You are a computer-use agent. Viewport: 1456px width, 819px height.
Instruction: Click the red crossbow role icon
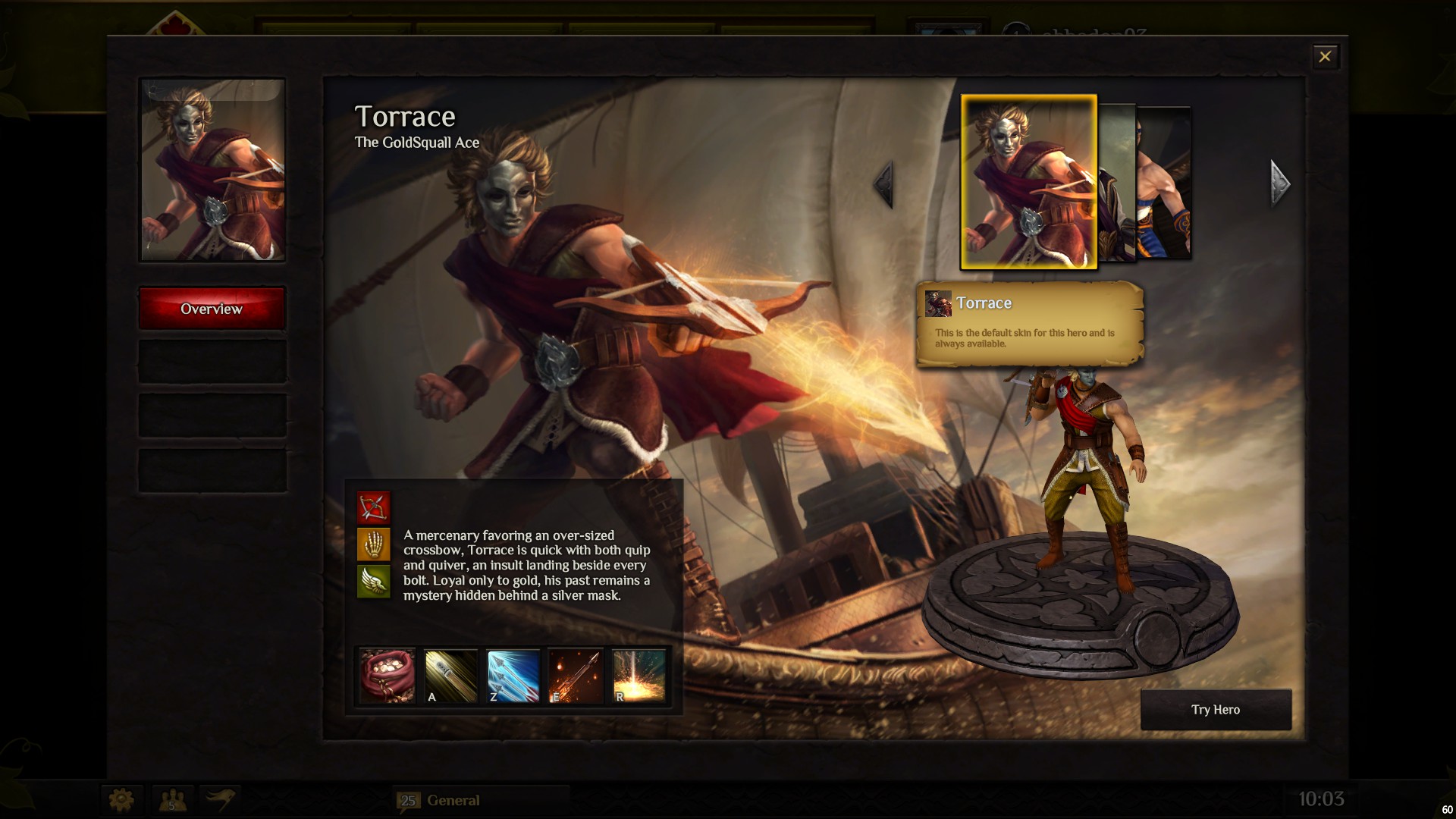373,507
